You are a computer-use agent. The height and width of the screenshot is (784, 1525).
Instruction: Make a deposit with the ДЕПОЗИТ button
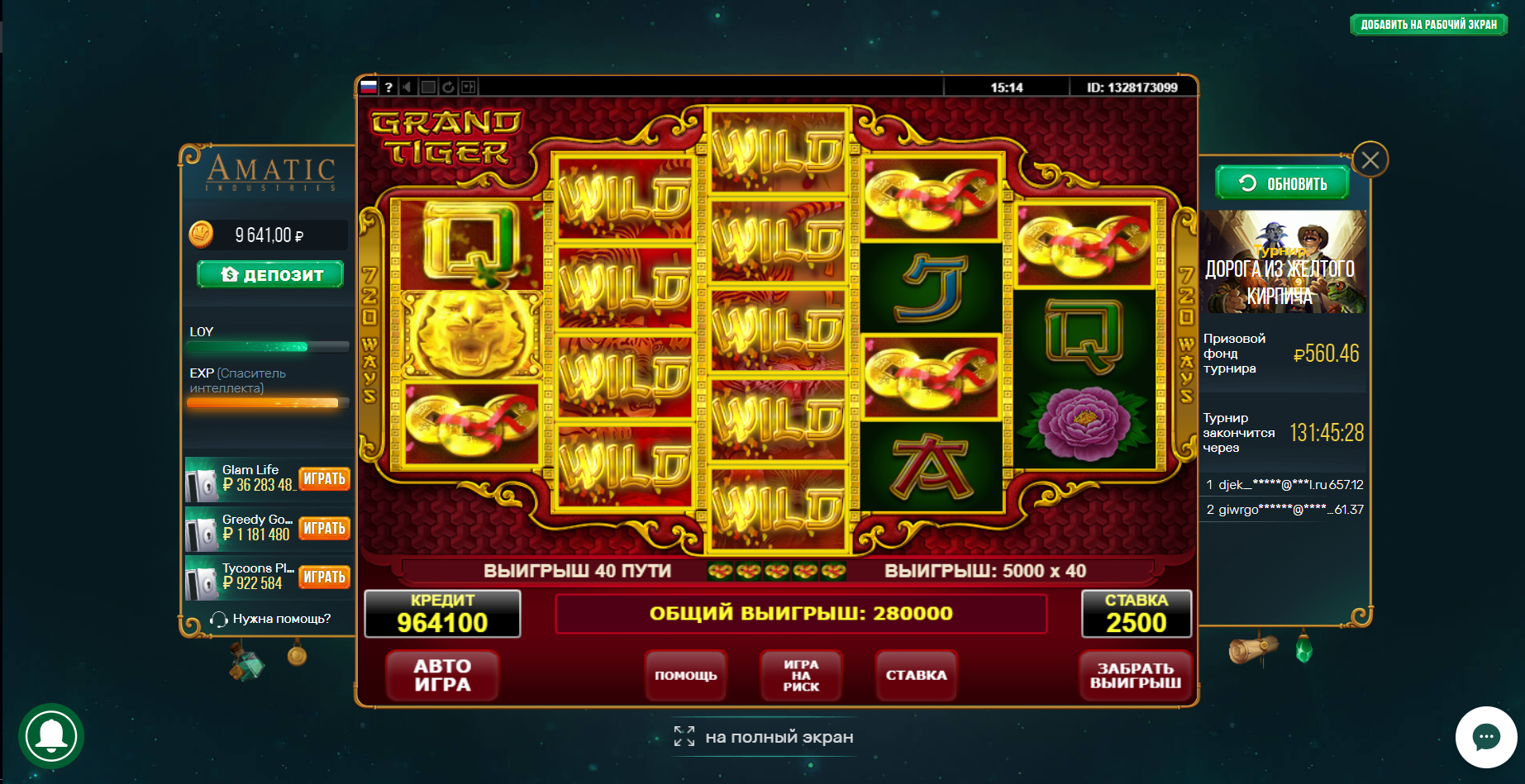coord(270,274)
